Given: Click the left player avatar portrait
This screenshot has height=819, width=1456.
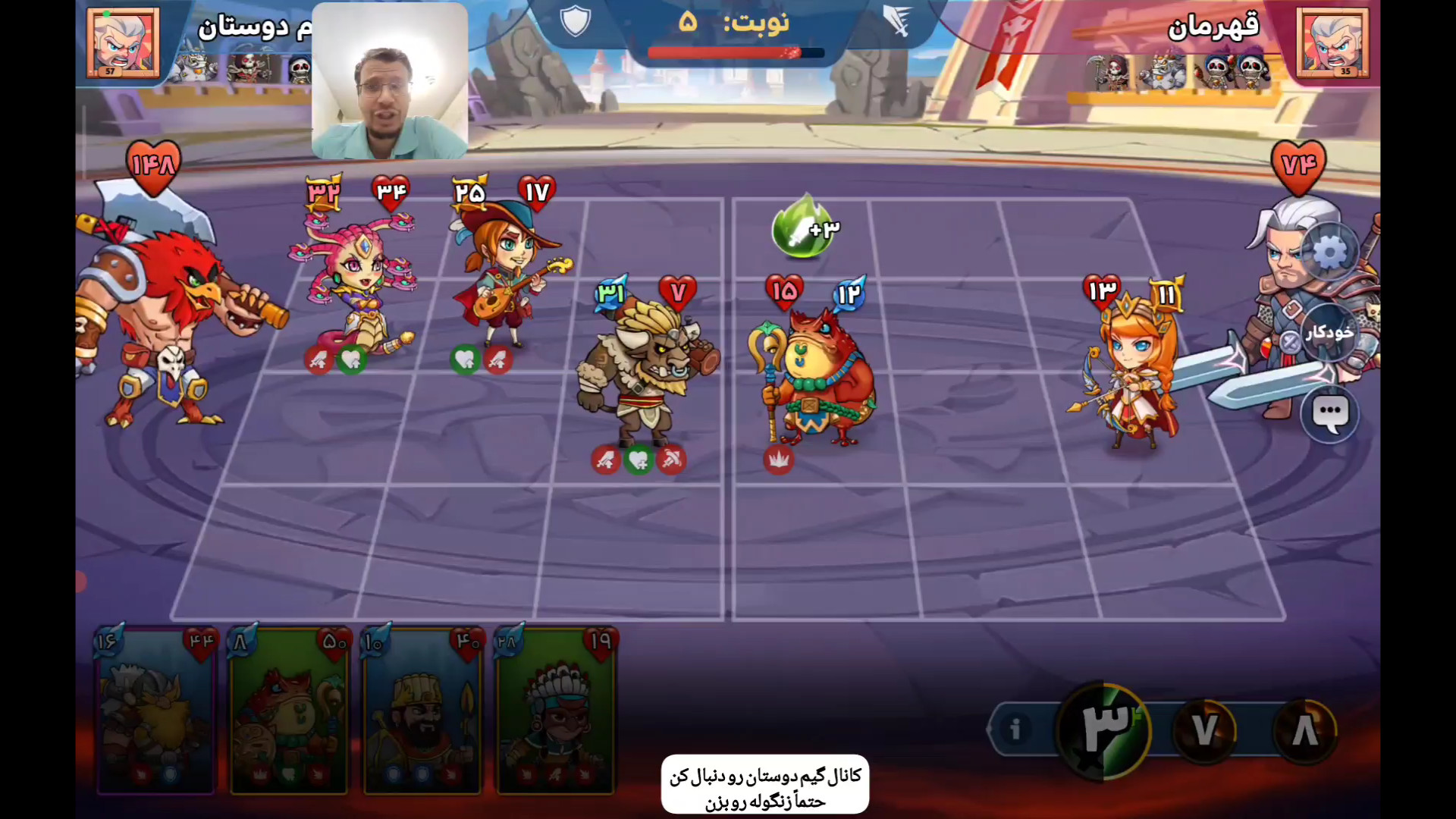Looking at the screenshot, I should [x=123, y=42].
